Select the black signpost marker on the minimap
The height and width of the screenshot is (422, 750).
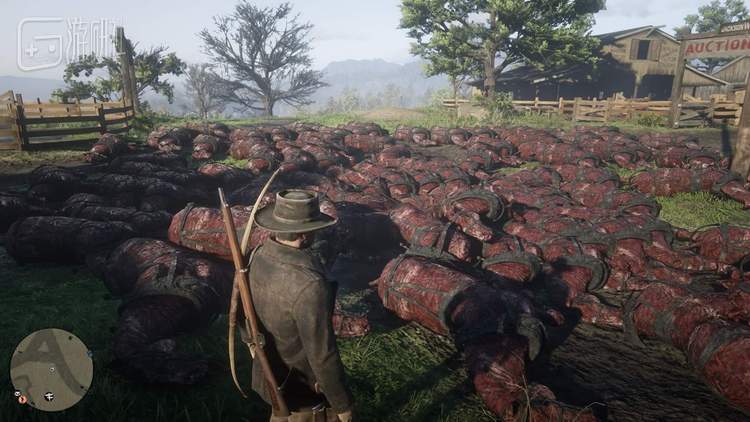(49, 396)
